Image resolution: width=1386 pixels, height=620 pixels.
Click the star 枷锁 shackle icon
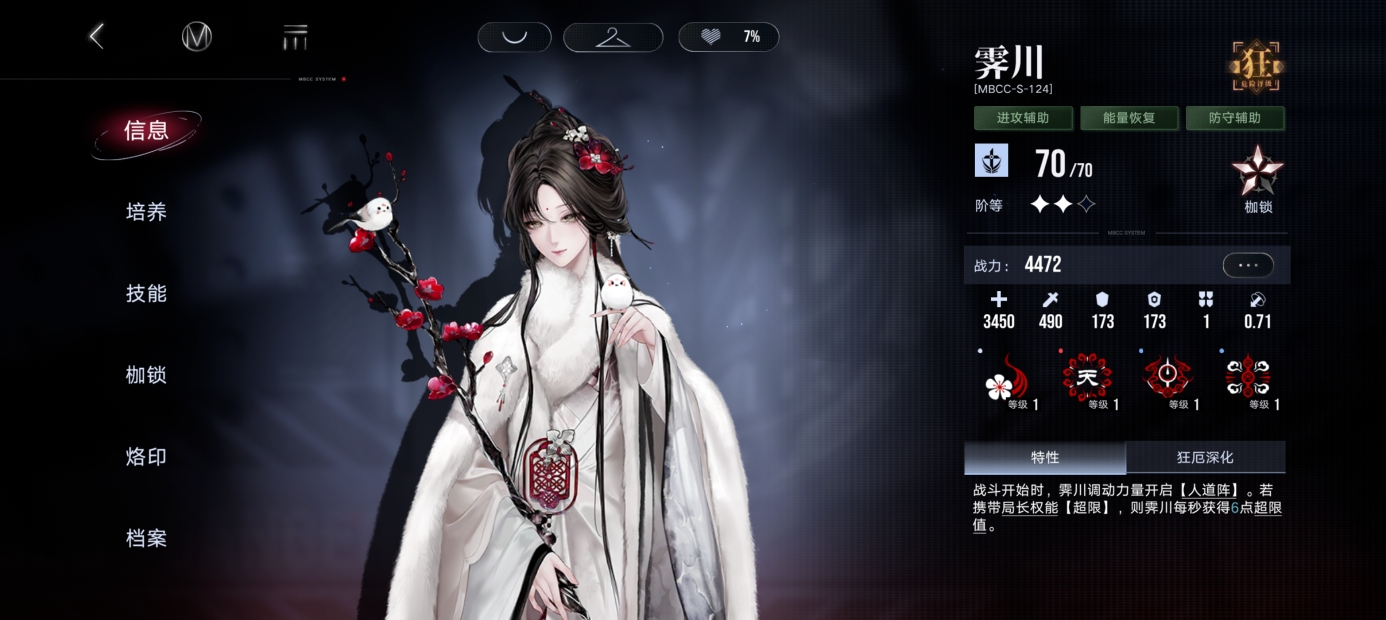click(1258, 174)
